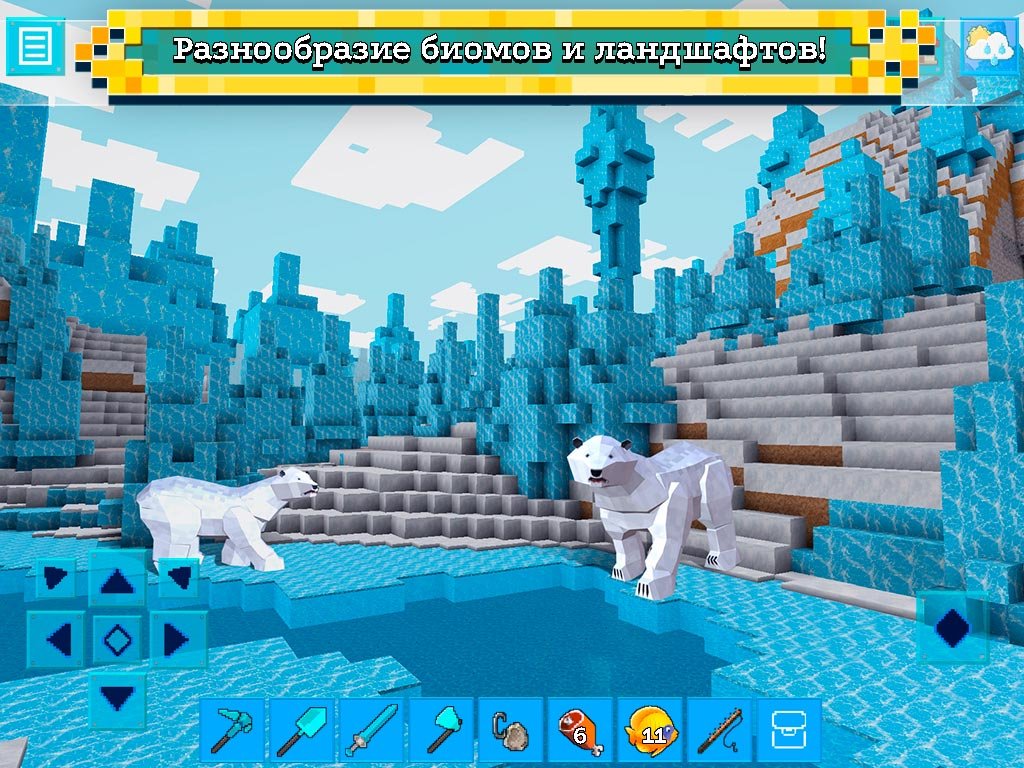The width and height of the screenshot is (1024, 768).
Task: Tap the weather cloud icon
Action: [x=989, y=46]
